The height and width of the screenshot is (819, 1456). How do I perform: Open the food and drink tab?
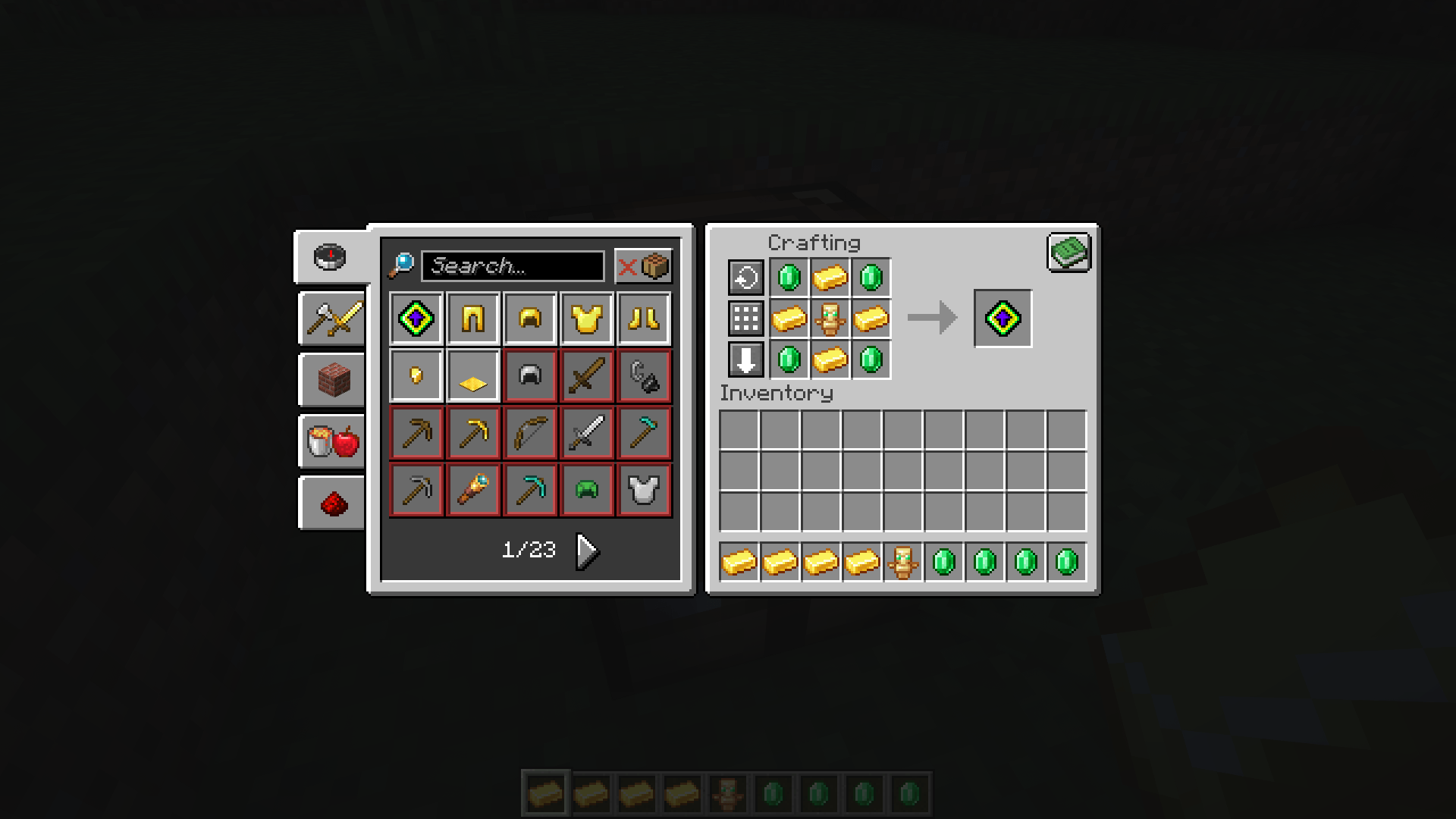click(331, 441)
